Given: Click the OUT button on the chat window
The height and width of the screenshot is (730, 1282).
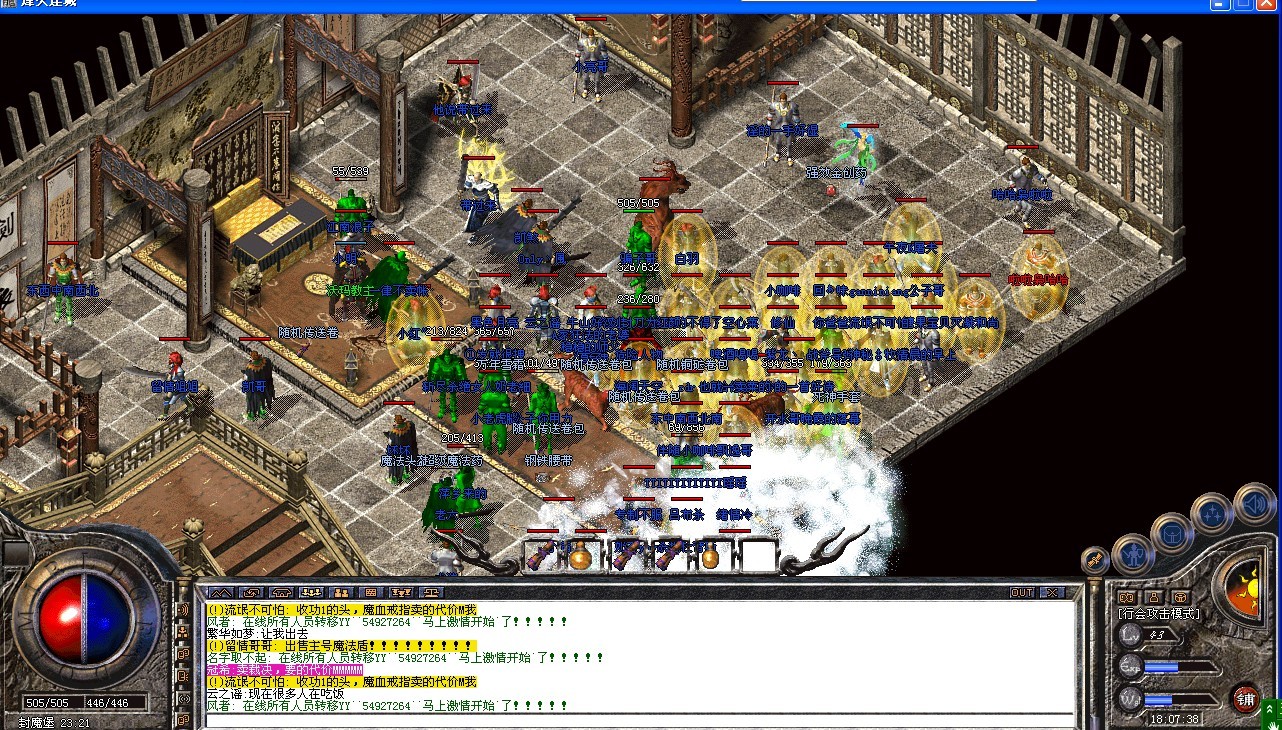Looking at the screenshot, I should click(1022, 592).
